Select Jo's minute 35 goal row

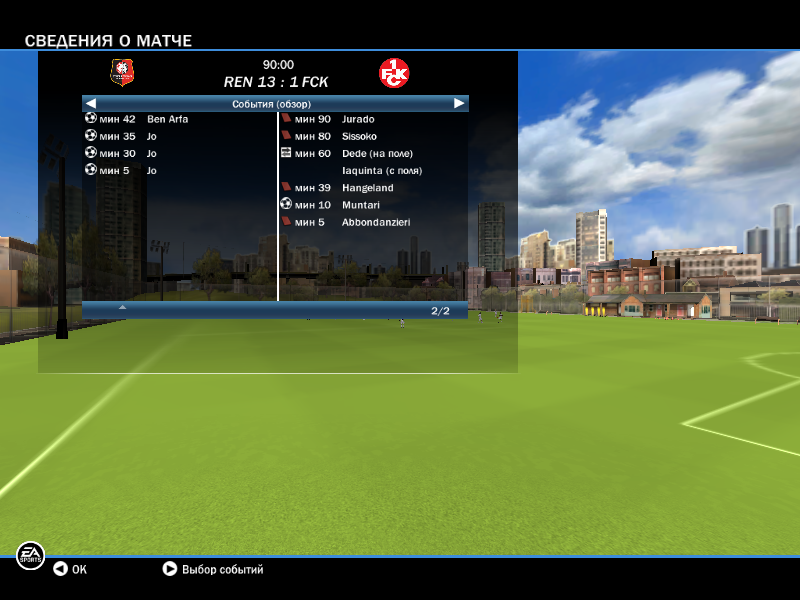pyautogui.click(x=150, y=136)
